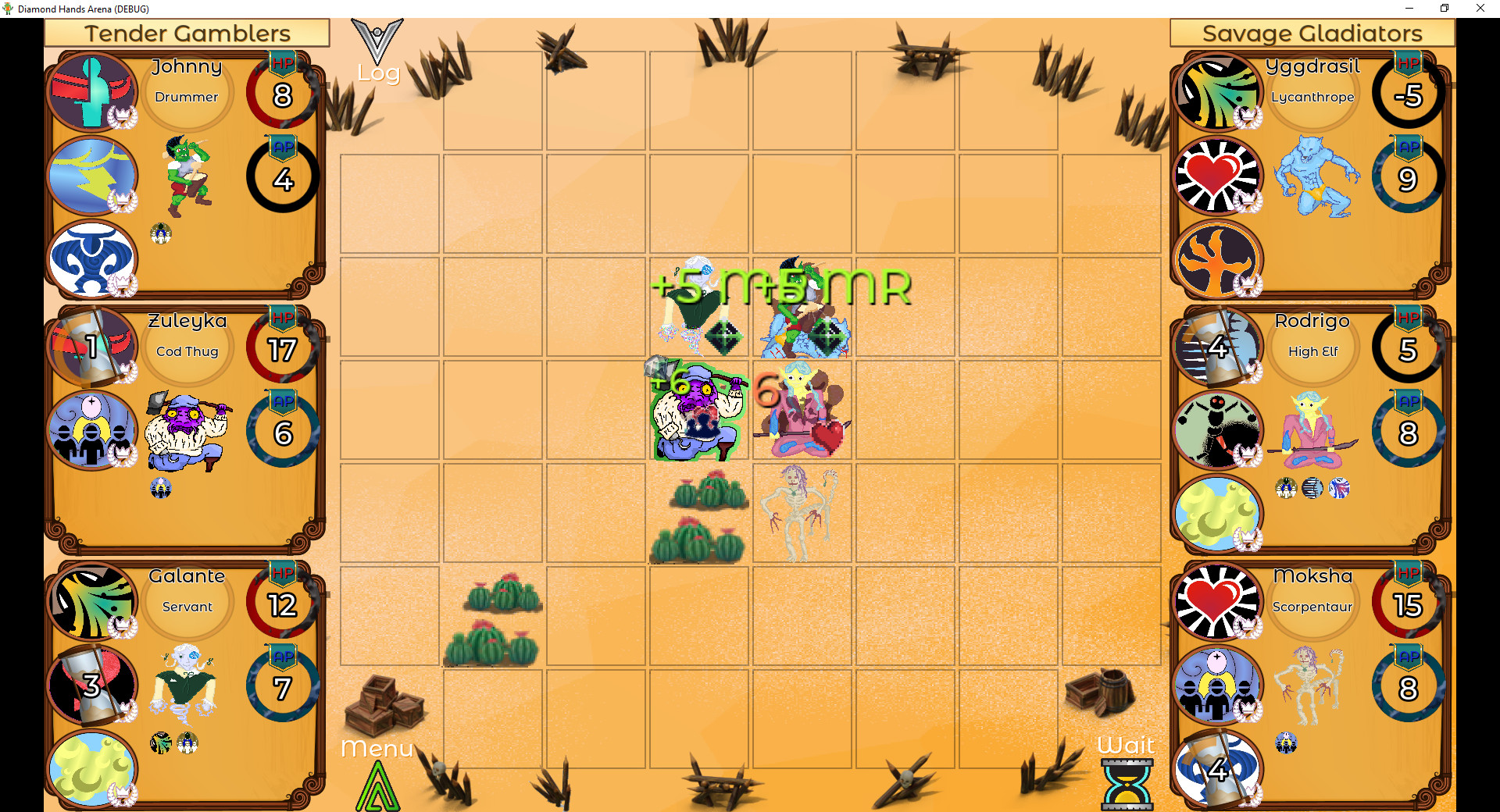
Task: Select Galante's yellow cloud ability
Action: pos(93,769)
